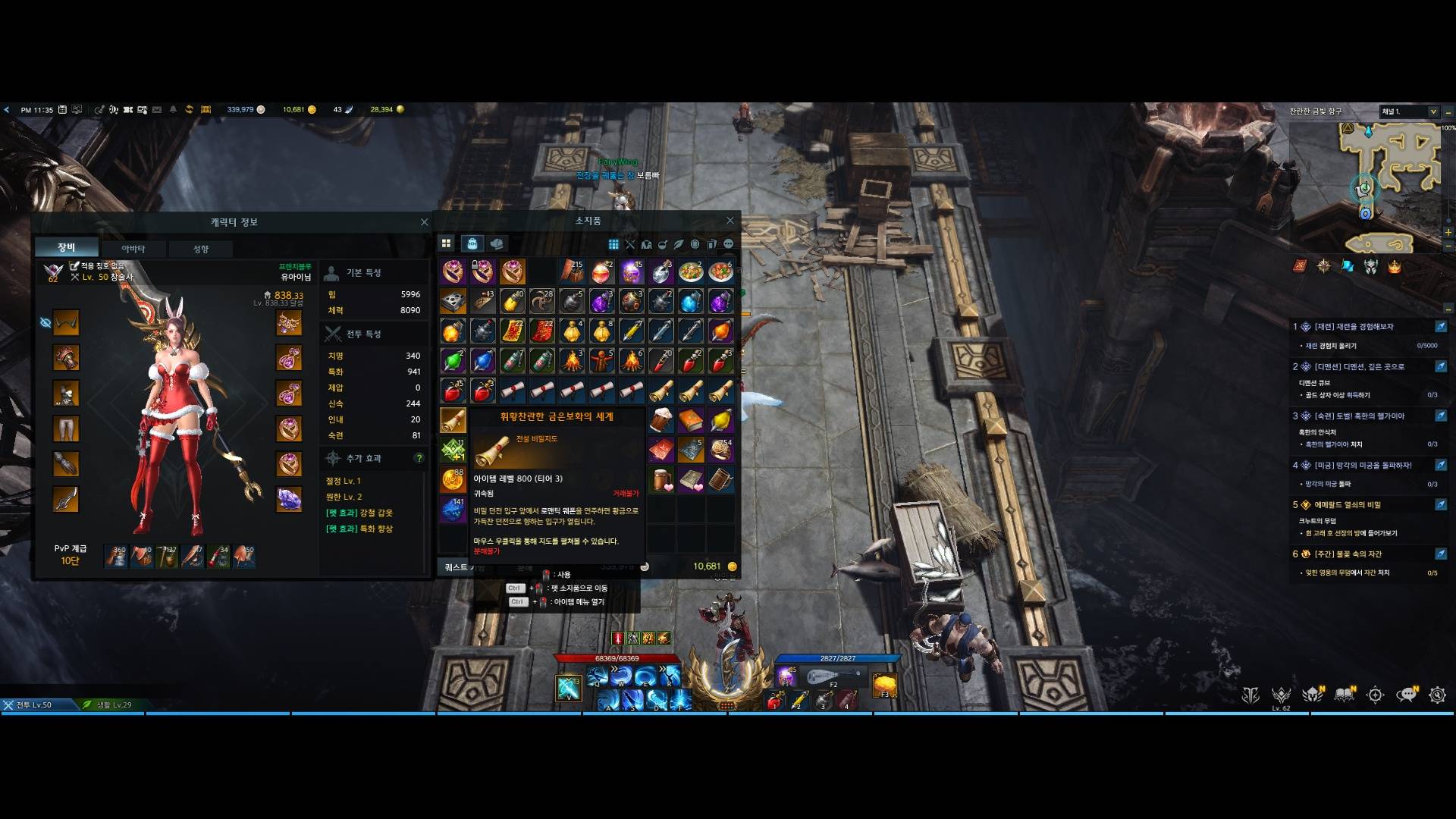Select the blue crystal equipment slot
This screenshot has width=1456, height=819.
click(289, 499)
